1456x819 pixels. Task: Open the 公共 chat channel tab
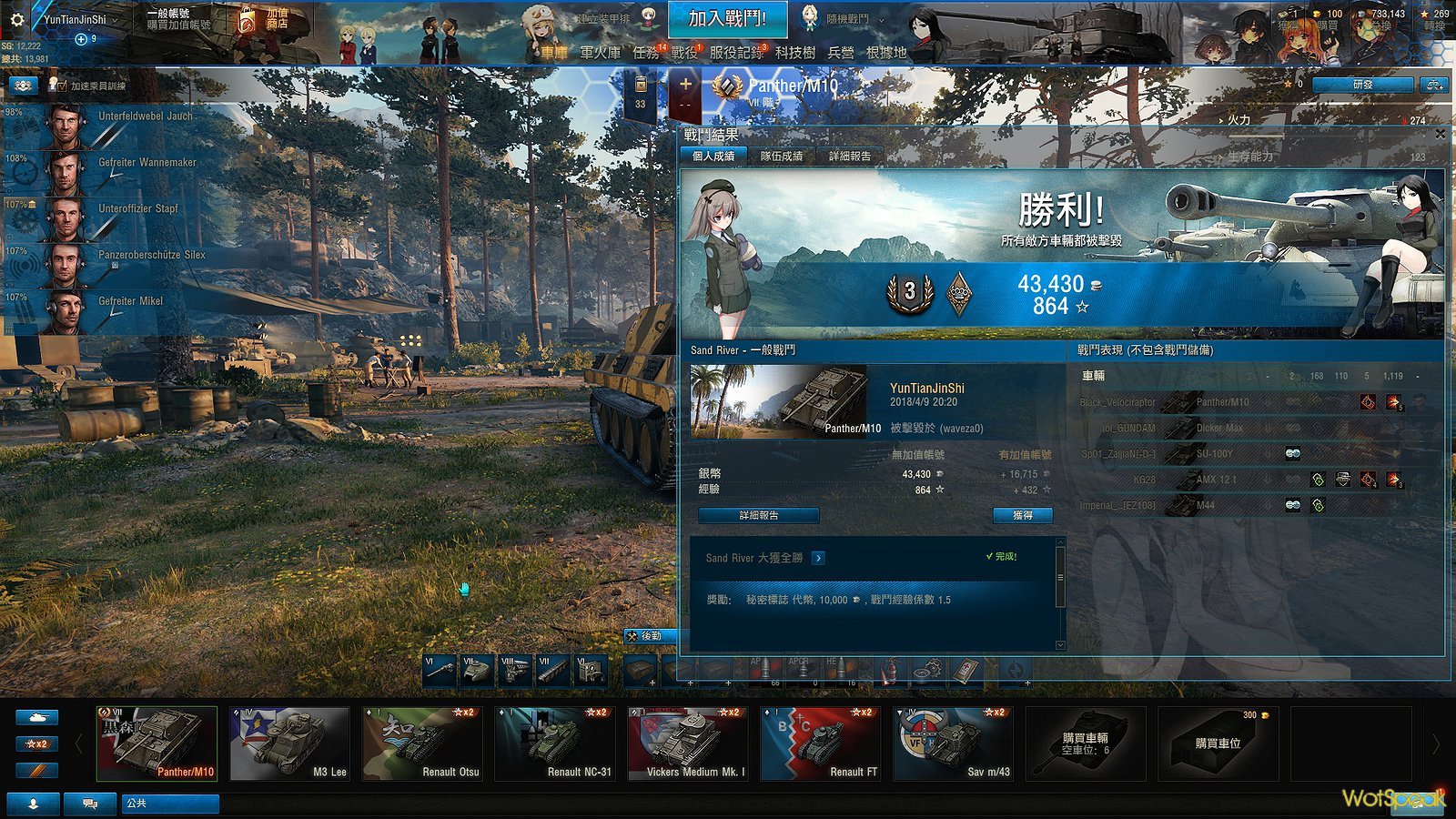click(x=170, y=804)
